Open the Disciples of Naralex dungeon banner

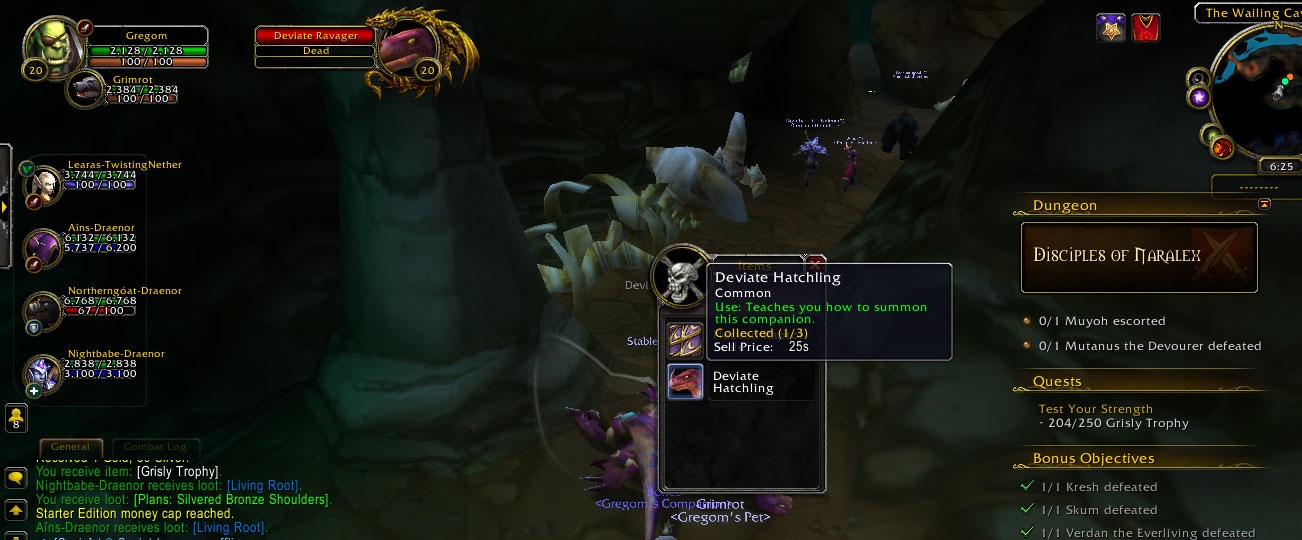coord(1138,257)
